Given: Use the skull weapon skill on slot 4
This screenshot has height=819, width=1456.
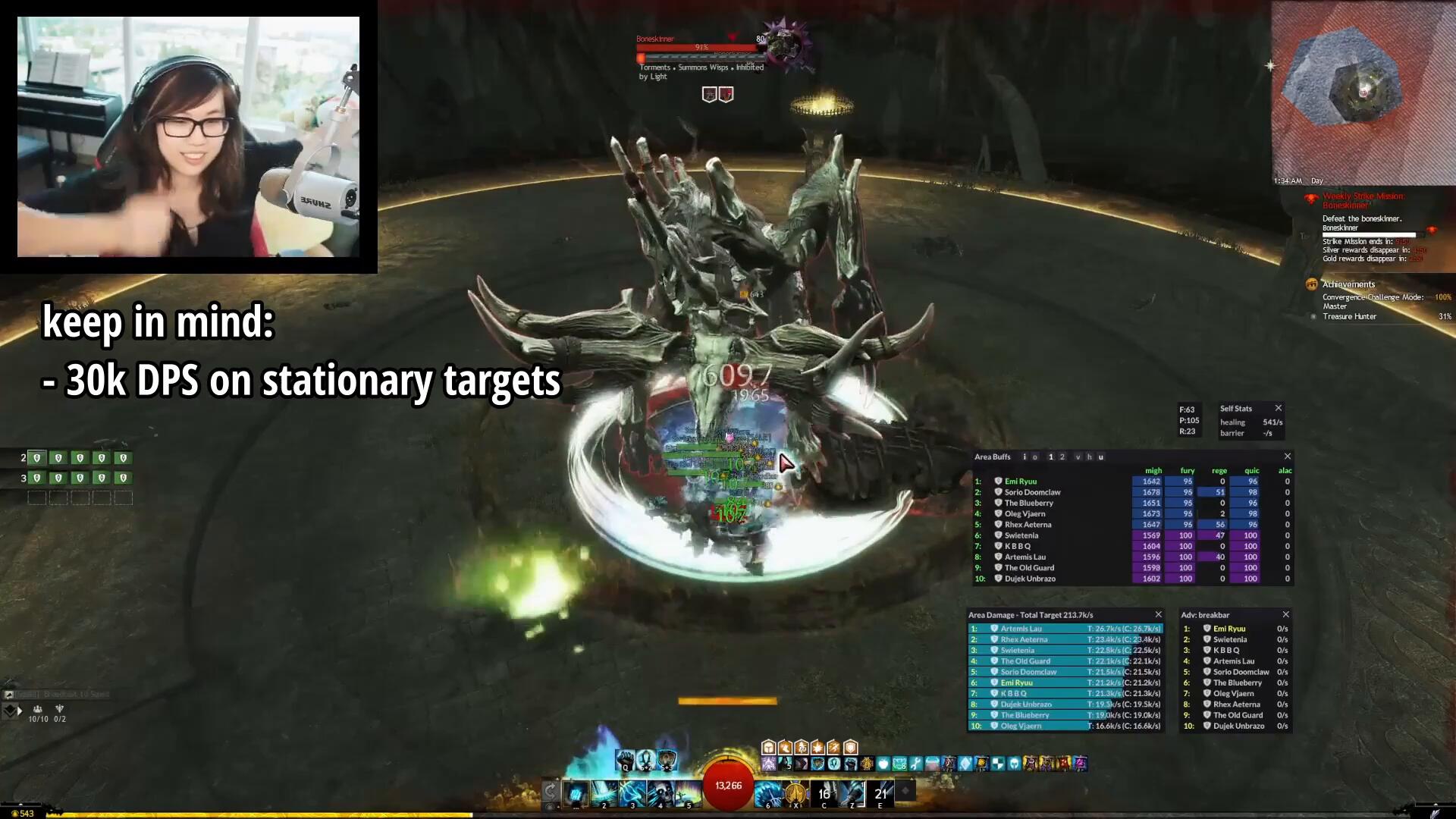Looking at the screenshot, I should tap(661, 792).
